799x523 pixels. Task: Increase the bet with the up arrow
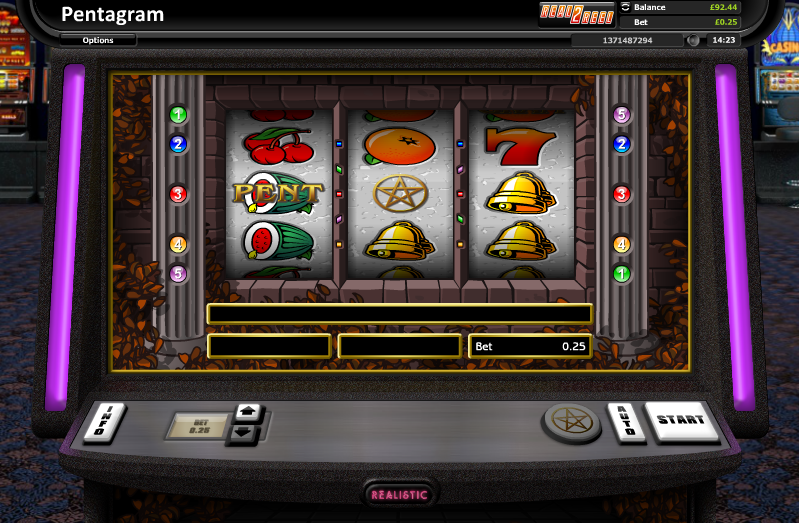pos(247,413)
